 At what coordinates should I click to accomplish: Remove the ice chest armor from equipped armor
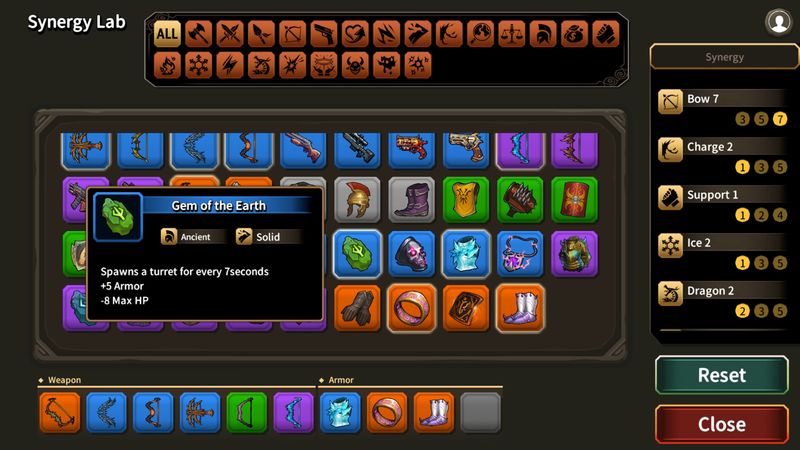339,412
